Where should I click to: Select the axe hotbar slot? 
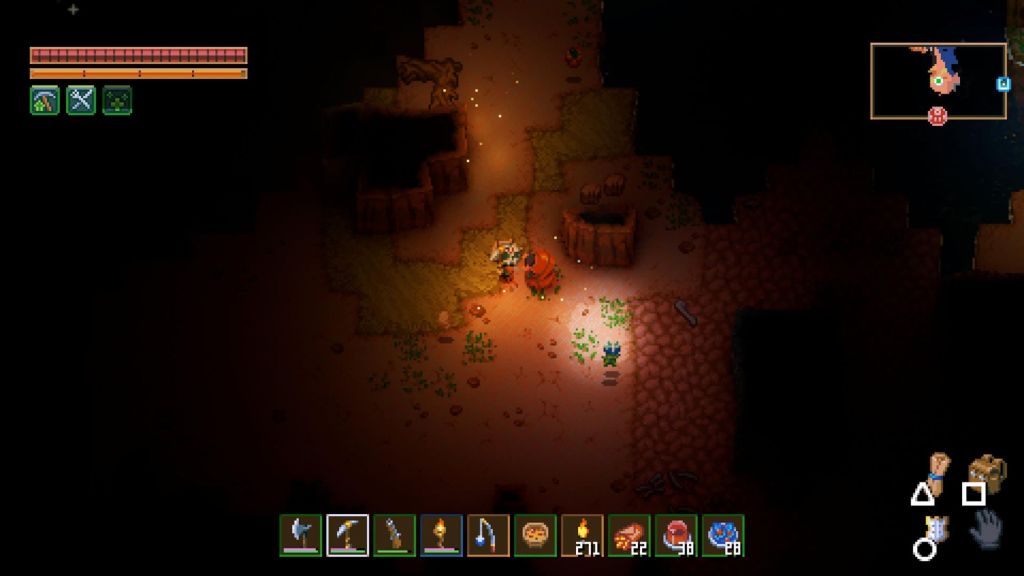(x=301, y=535)
